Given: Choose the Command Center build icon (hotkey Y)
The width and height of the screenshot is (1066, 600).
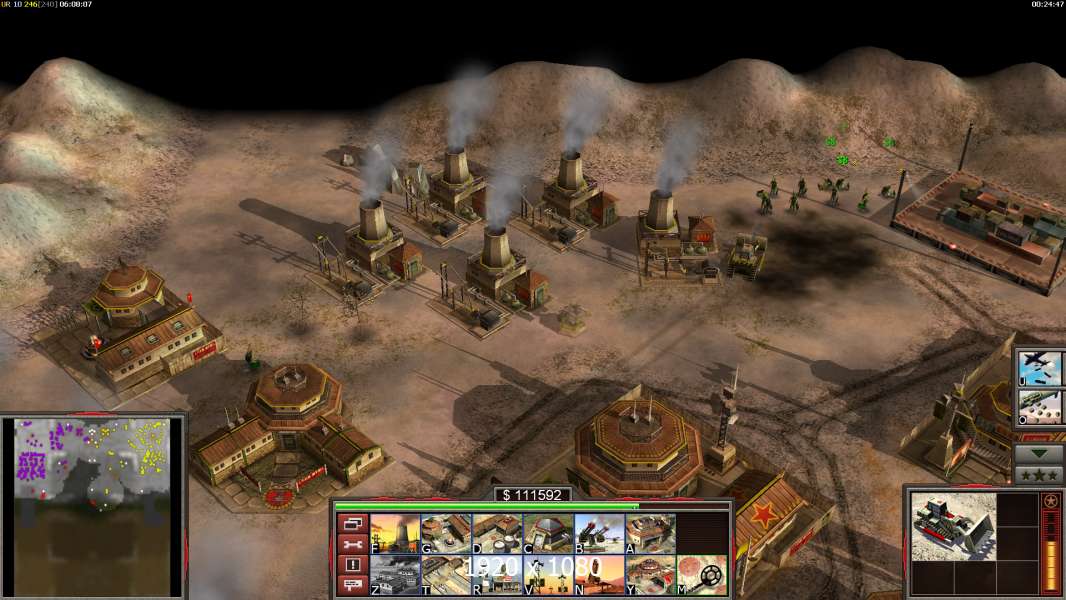Looking at the screenshot, I should pyautogui.click(x=650, y=575).
